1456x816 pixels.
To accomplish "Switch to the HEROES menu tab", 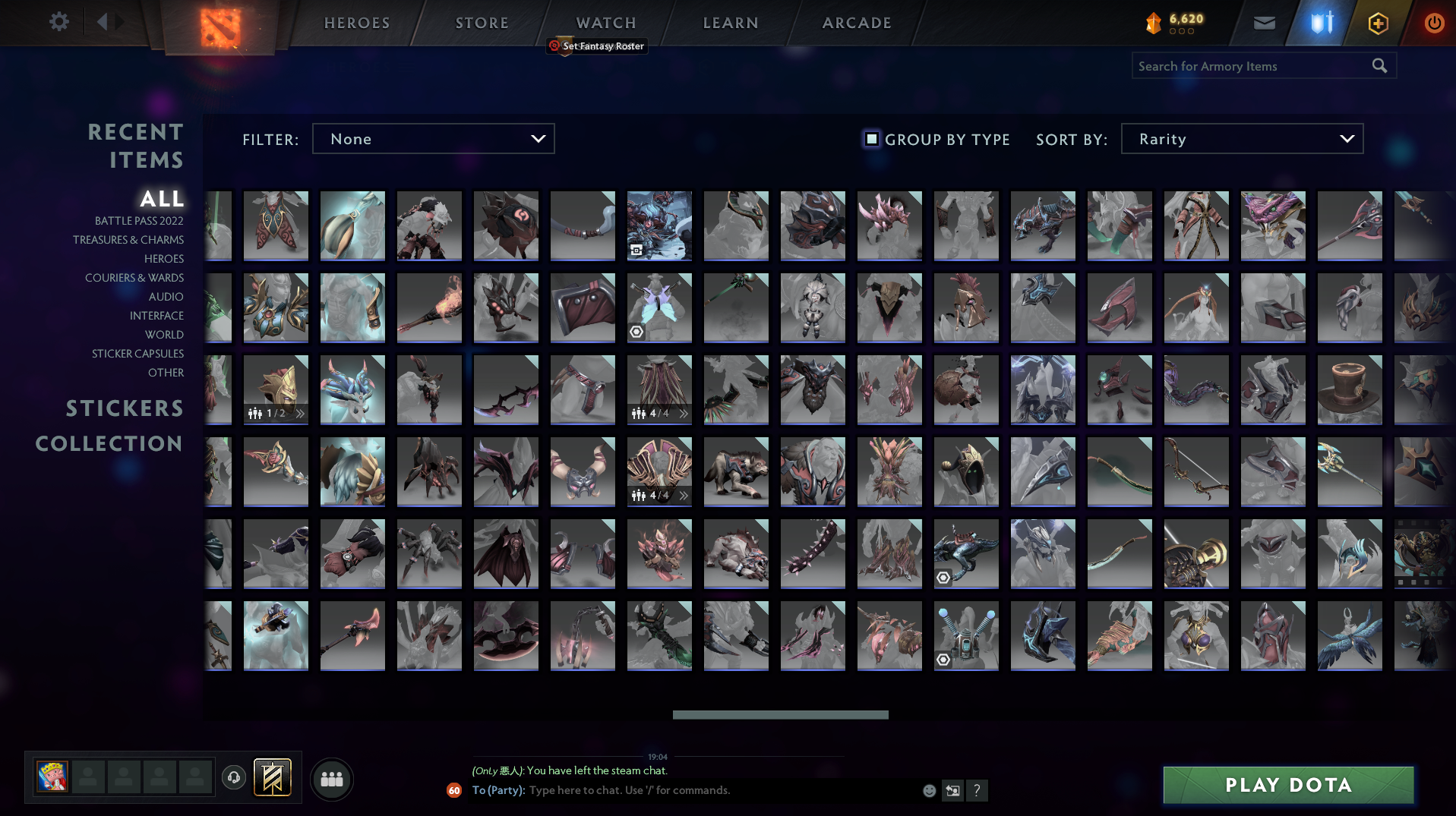I will coord(355,23).
